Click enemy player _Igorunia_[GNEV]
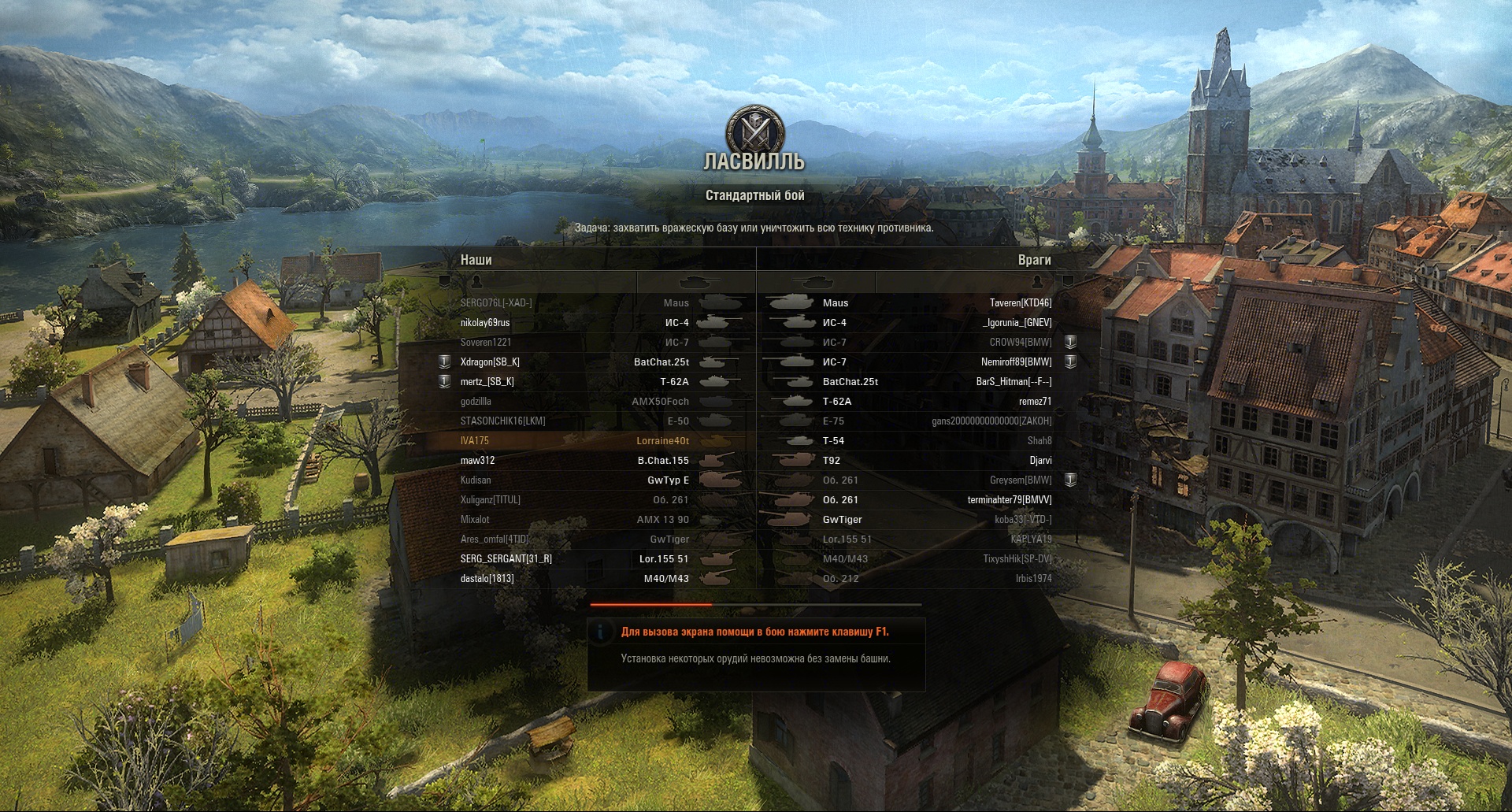Screen dimensions: 1512x812 (1017, 323)
